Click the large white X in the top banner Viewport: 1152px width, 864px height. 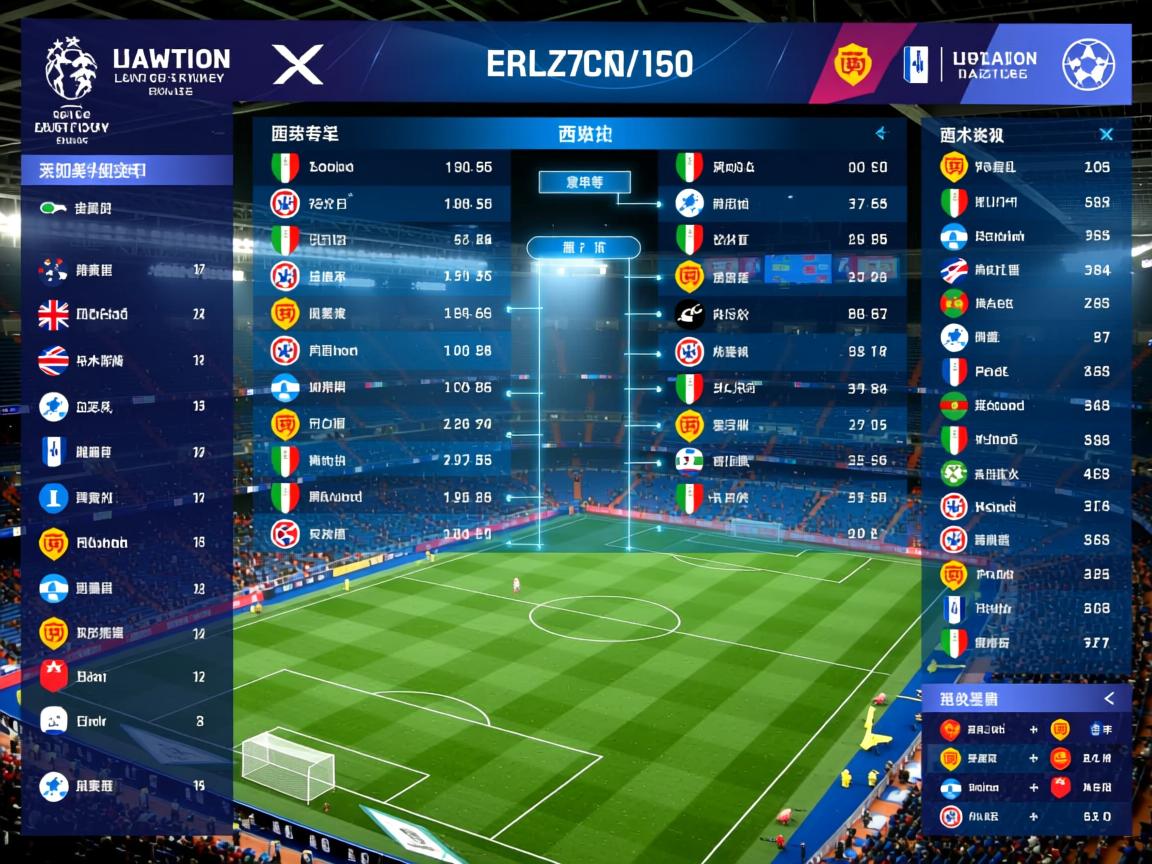point(298,65)
